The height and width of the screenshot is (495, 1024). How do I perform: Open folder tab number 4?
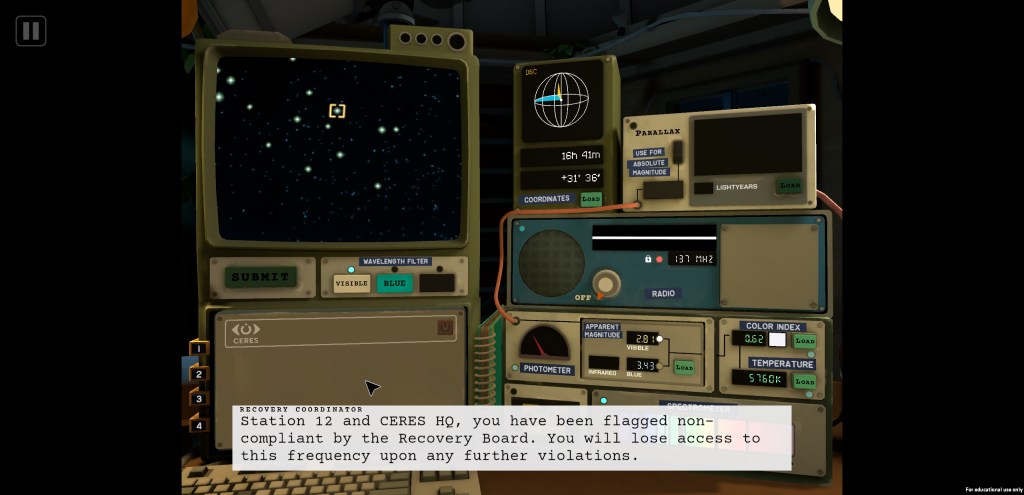coord(199,425)
